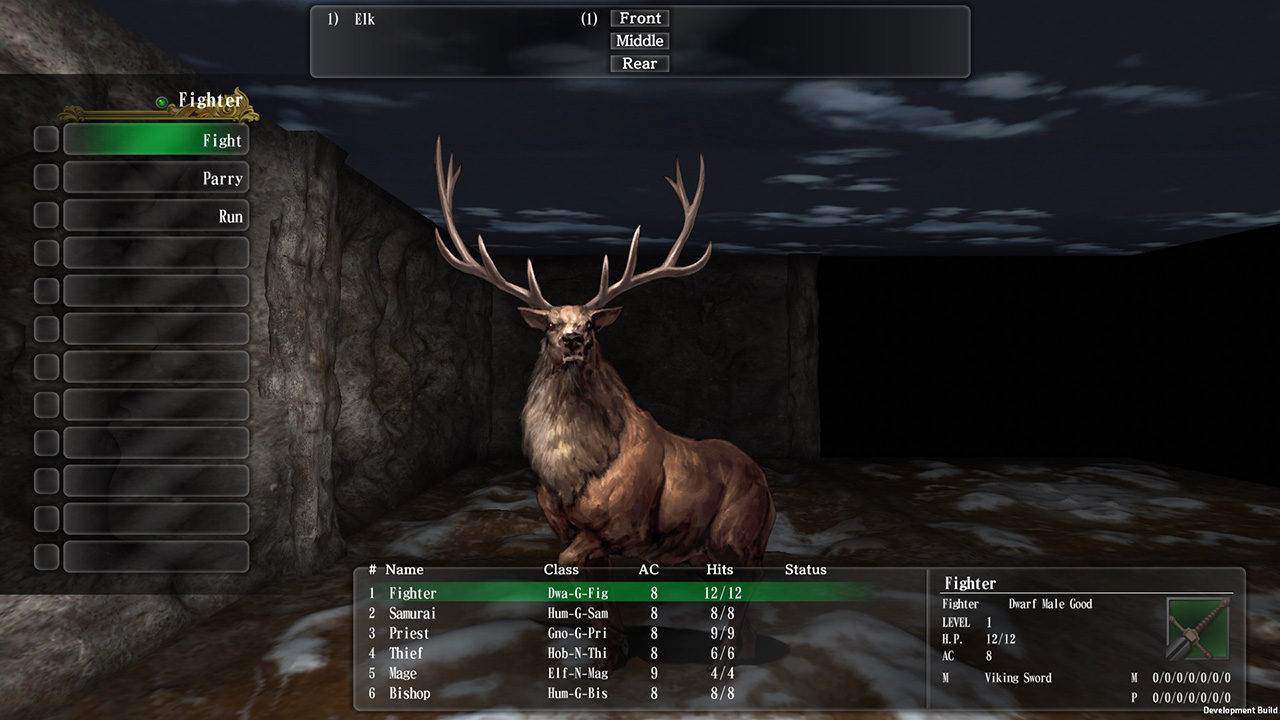Toggle the checkbox beside the Parry slot
Image resolution: width=1280 pixels, height=720 pixels.
tap(45, 177)
